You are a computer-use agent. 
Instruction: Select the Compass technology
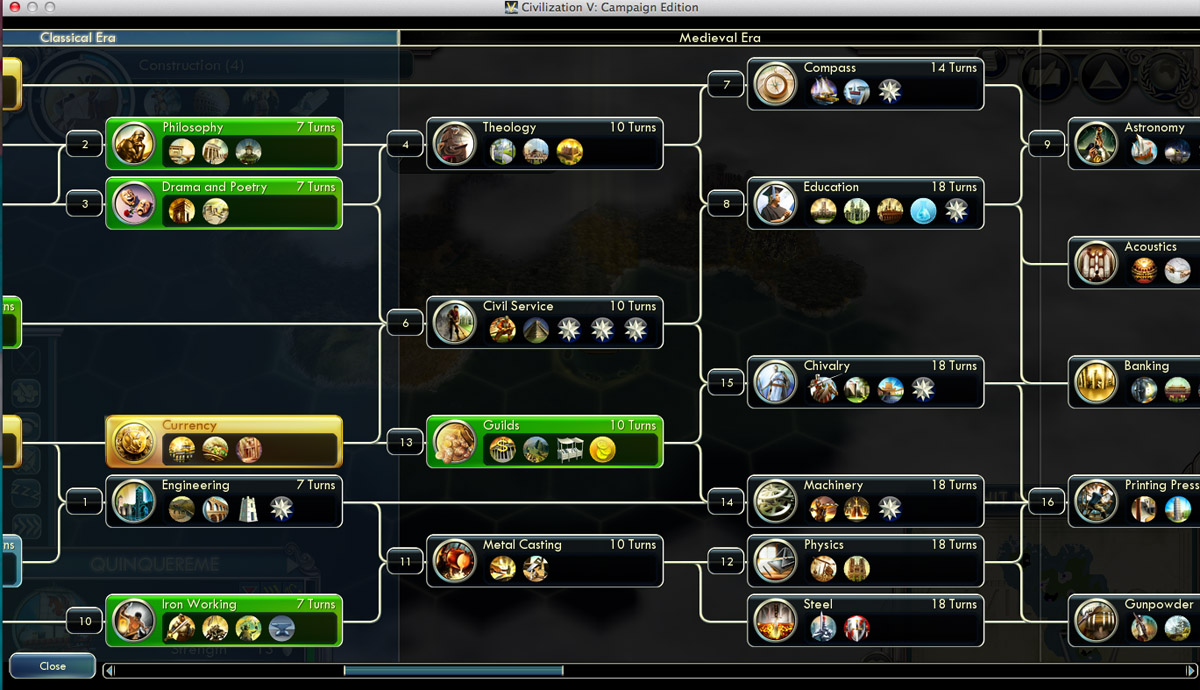coord(865,84)
